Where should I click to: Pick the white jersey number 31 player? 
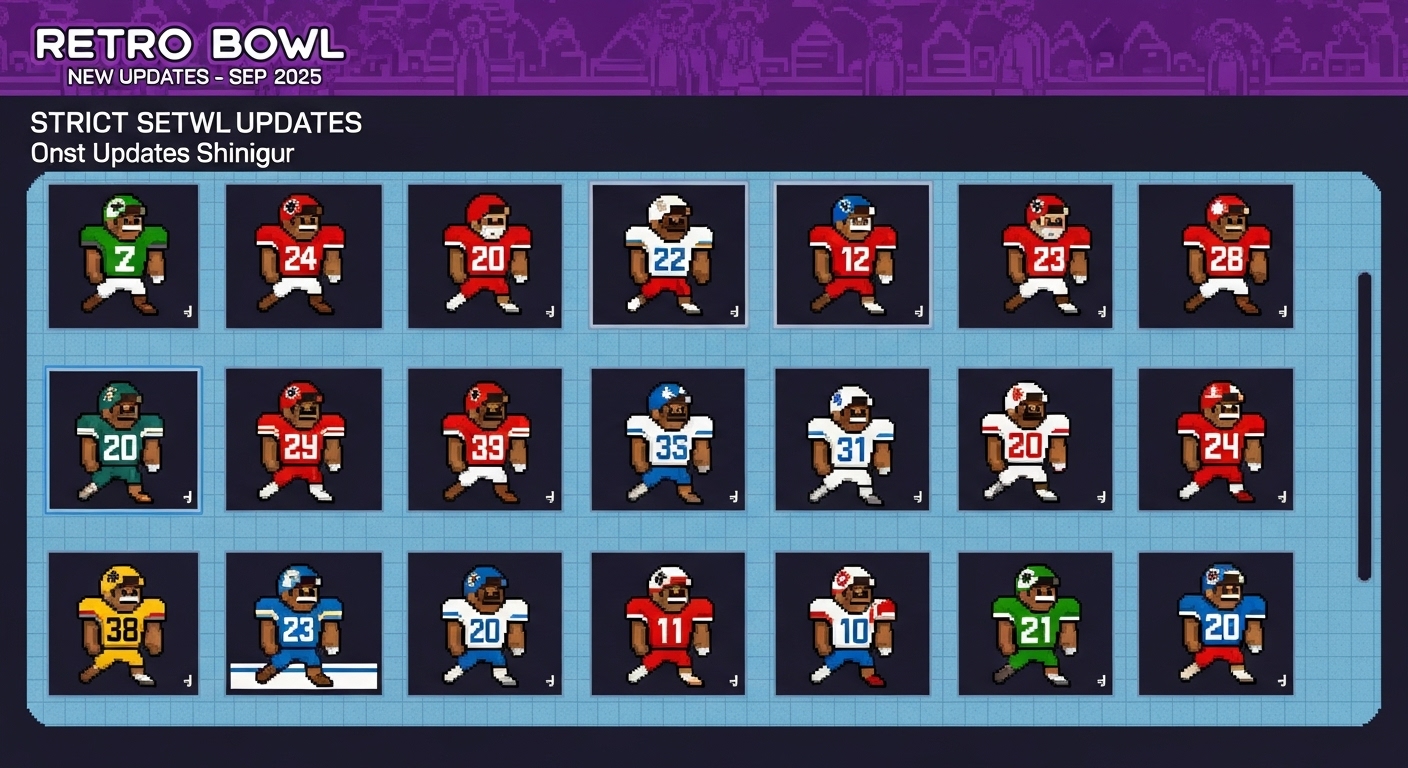click(x=852, y=440)
